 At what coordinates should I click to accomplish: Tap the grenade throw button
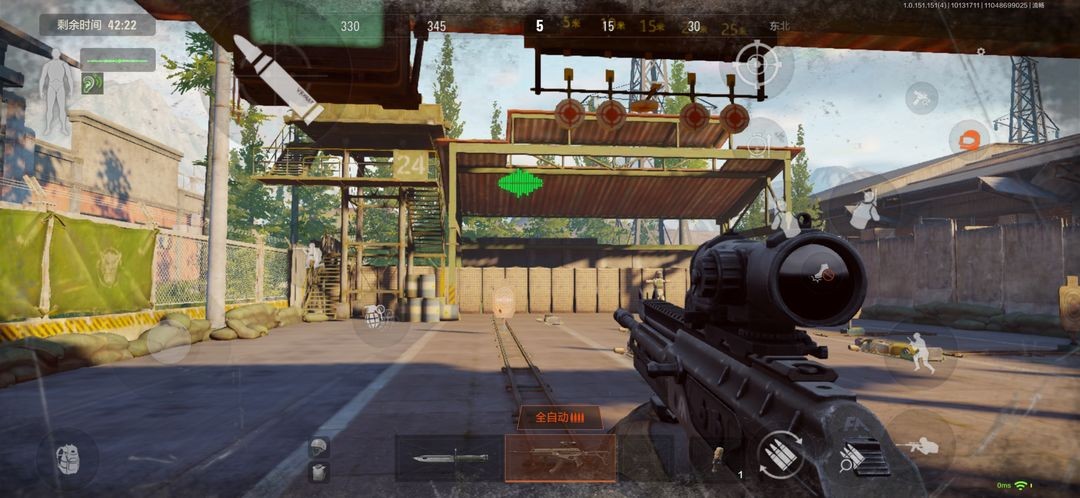click(375, 317)
